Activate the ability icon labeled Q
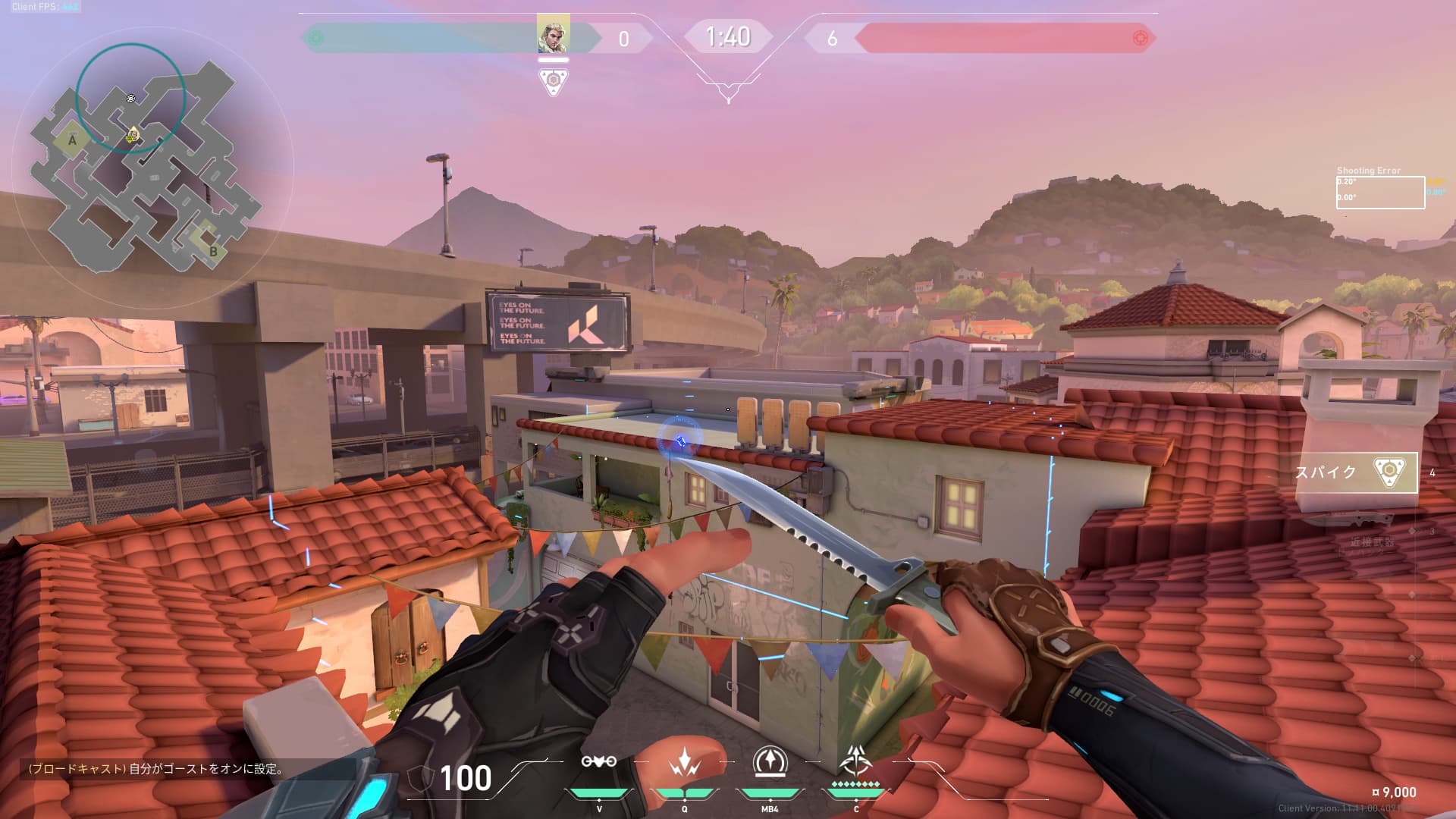This screenshot has height=819, width=1456. coord(684,762)
